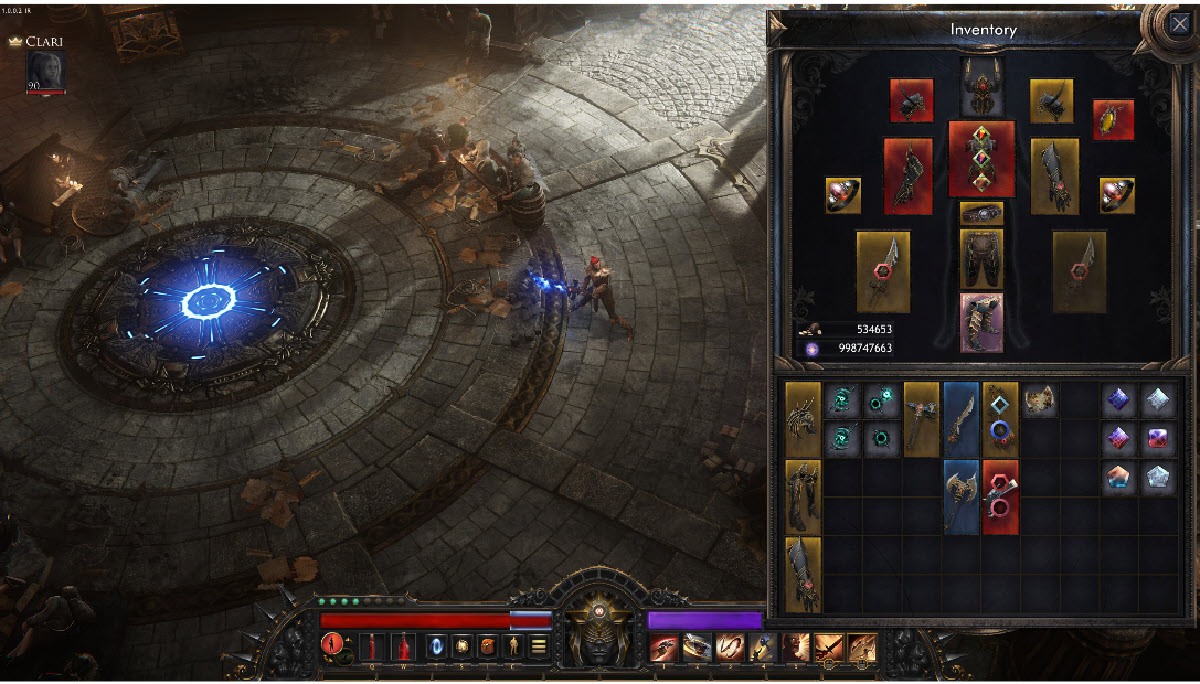The image size is (1200, 684).
Task: Open the blue portal hotbar icon
Action: tap(435, 646)
